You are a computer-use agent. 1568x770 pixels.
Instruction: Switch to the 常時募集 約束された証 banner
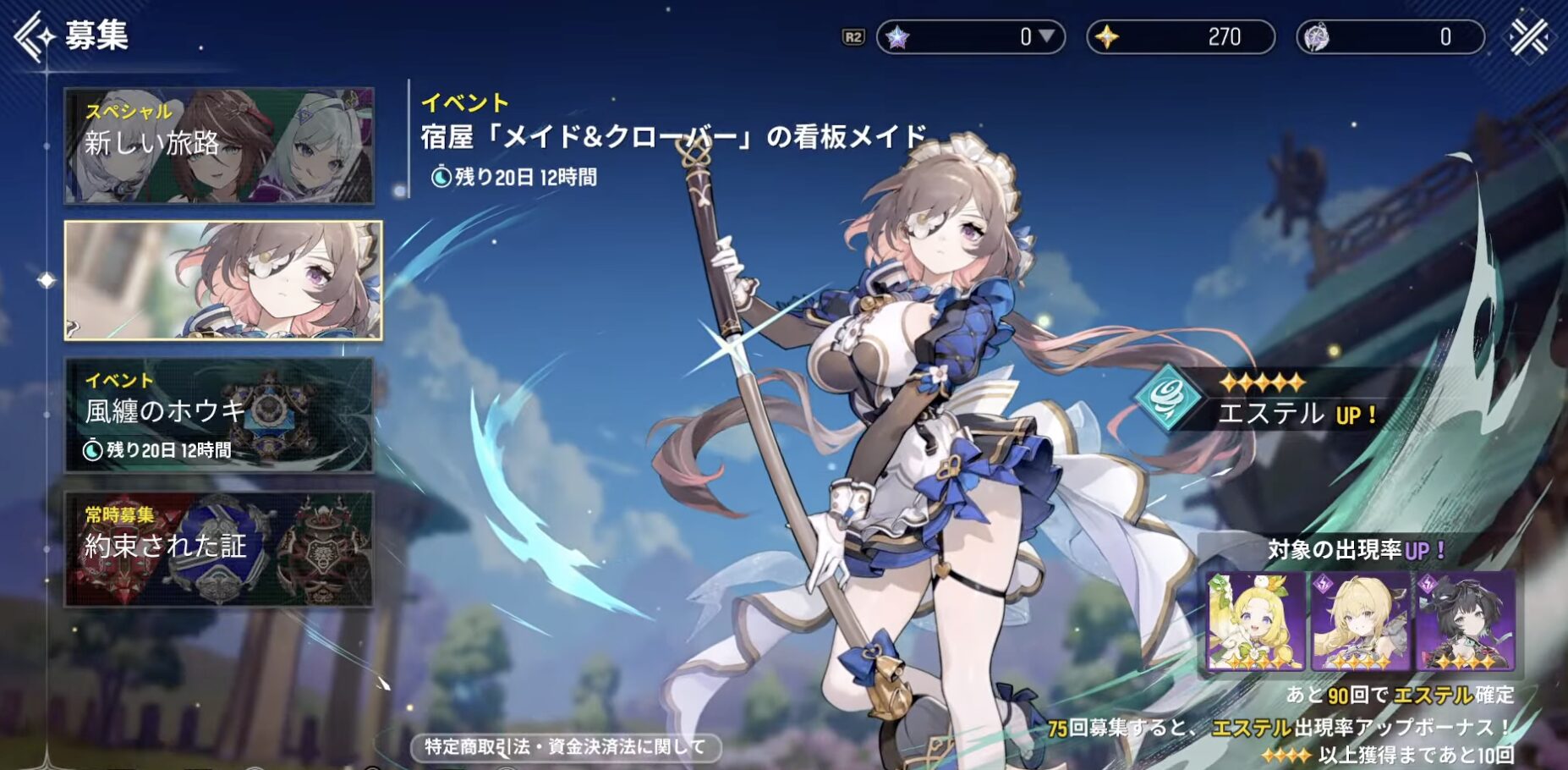pos(219,549)
